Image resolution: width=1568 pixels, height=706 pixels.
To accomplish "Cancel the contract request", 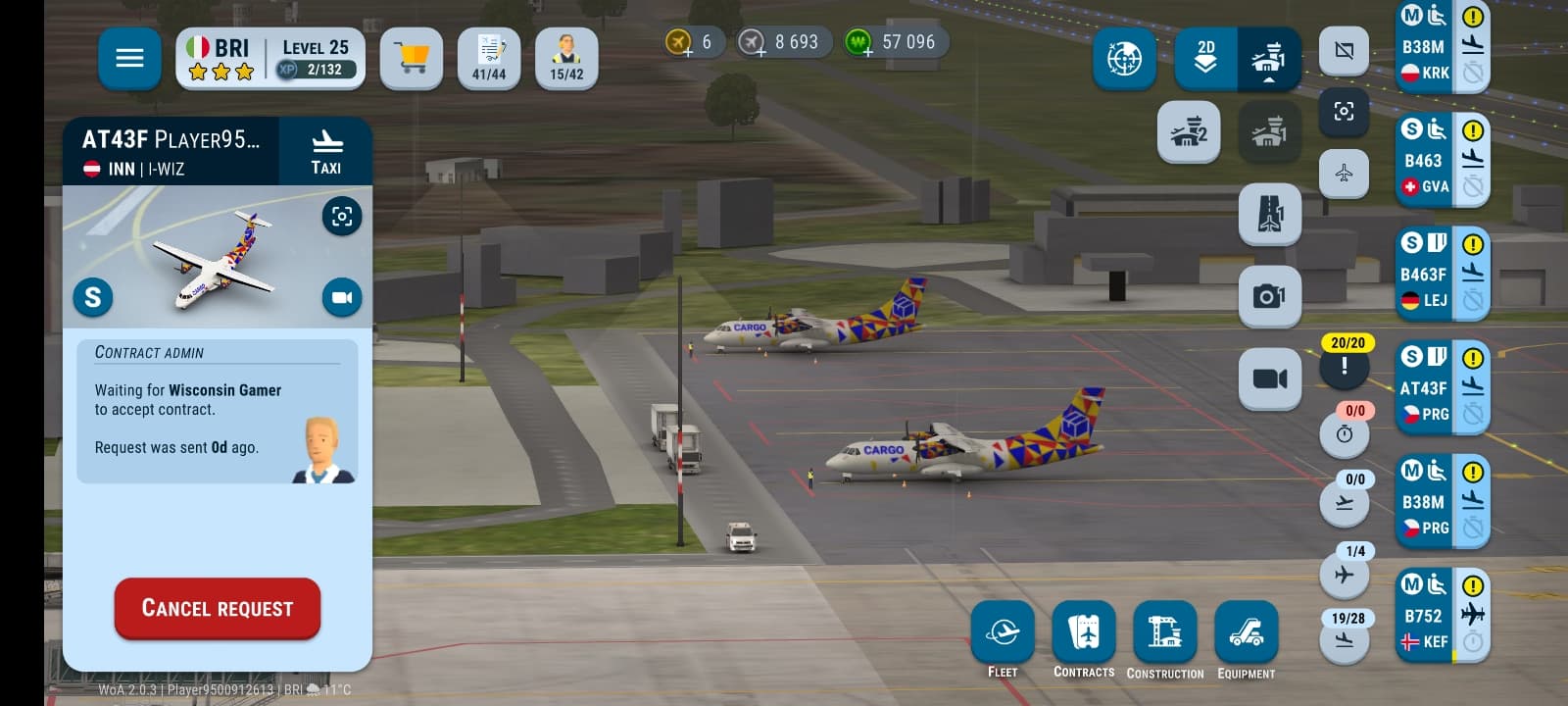I will (x=218, y=609).
